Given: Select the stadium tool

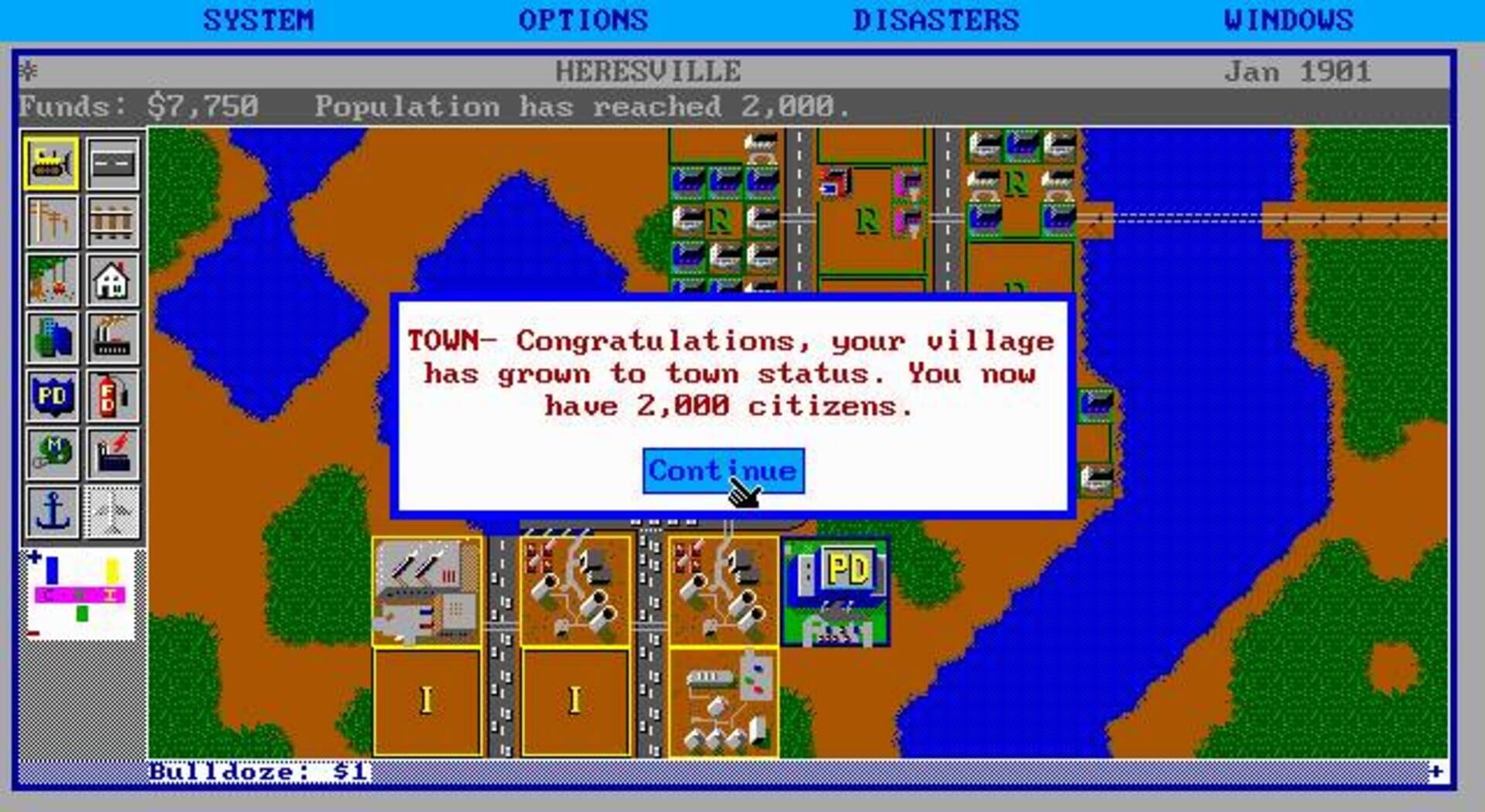Looking at the screenshot, I should [x=51, y=452].
